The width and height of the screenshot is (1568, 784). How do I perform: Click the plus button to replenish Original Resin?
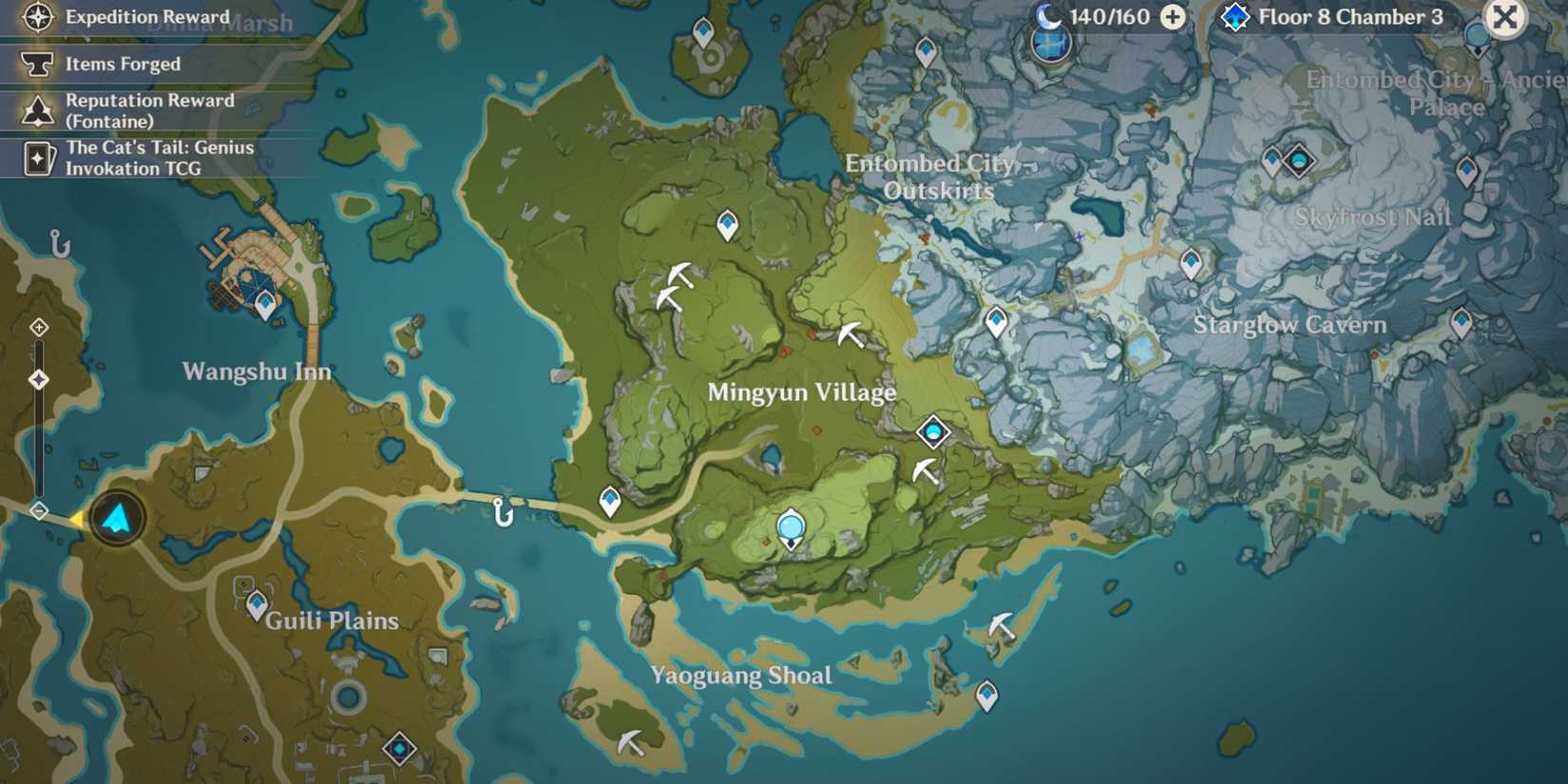(x=1176, y=16)
